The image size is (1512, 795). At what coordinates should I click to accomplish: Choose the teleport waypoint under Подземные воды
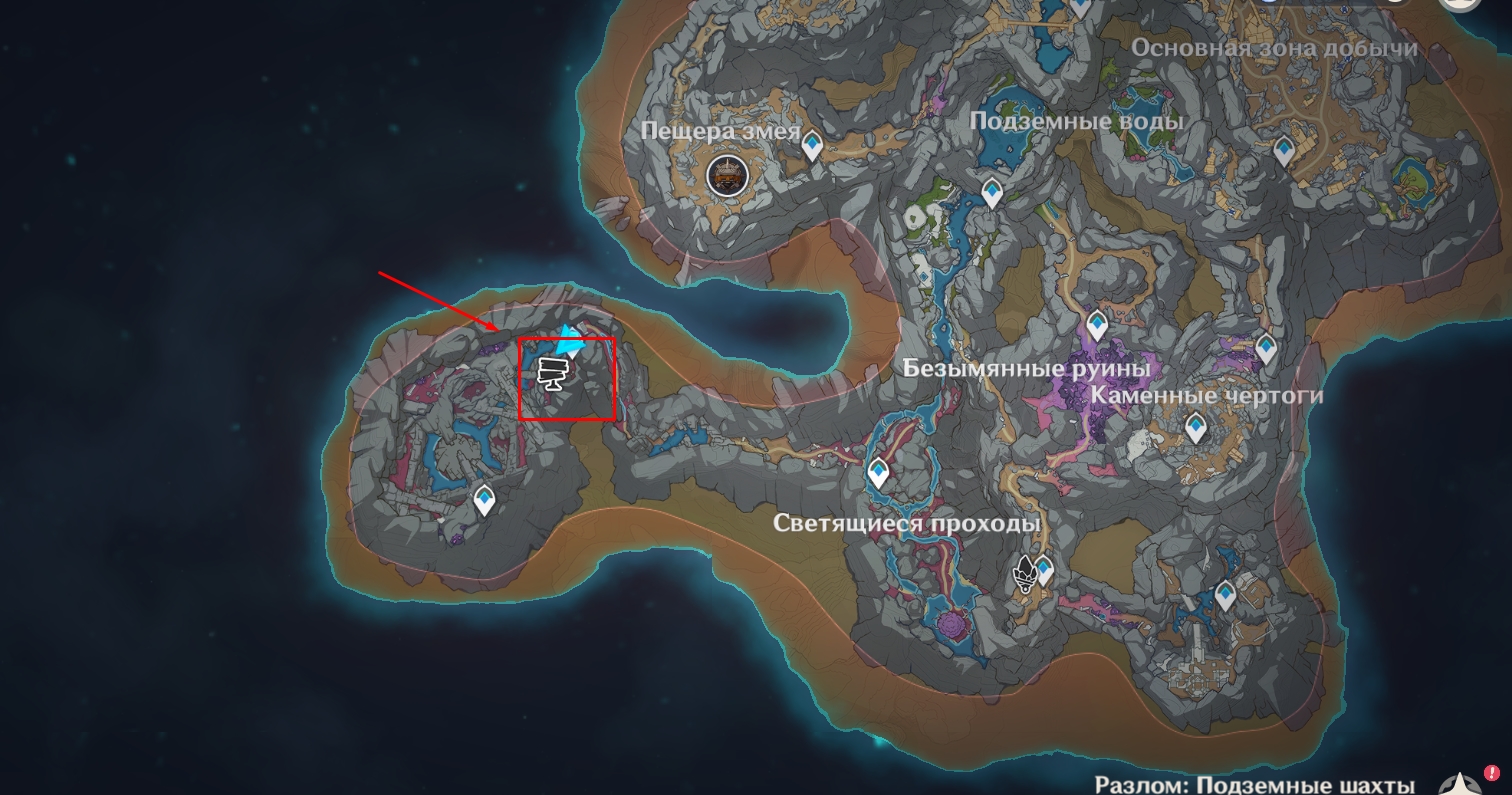[x=992, y=191]
